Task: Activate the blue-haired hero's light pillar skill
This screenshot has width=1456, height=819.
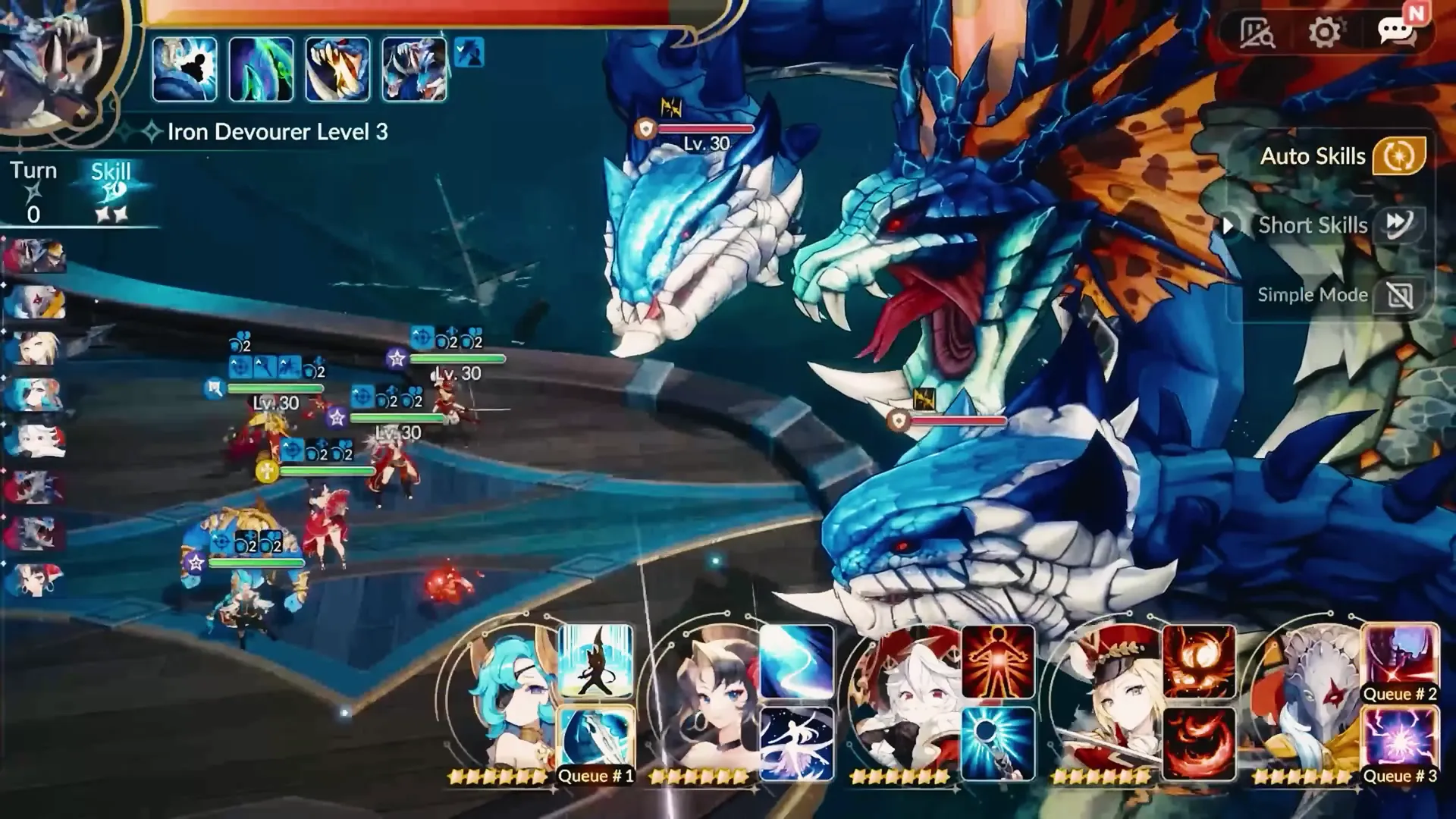Action: click(596, 661)
